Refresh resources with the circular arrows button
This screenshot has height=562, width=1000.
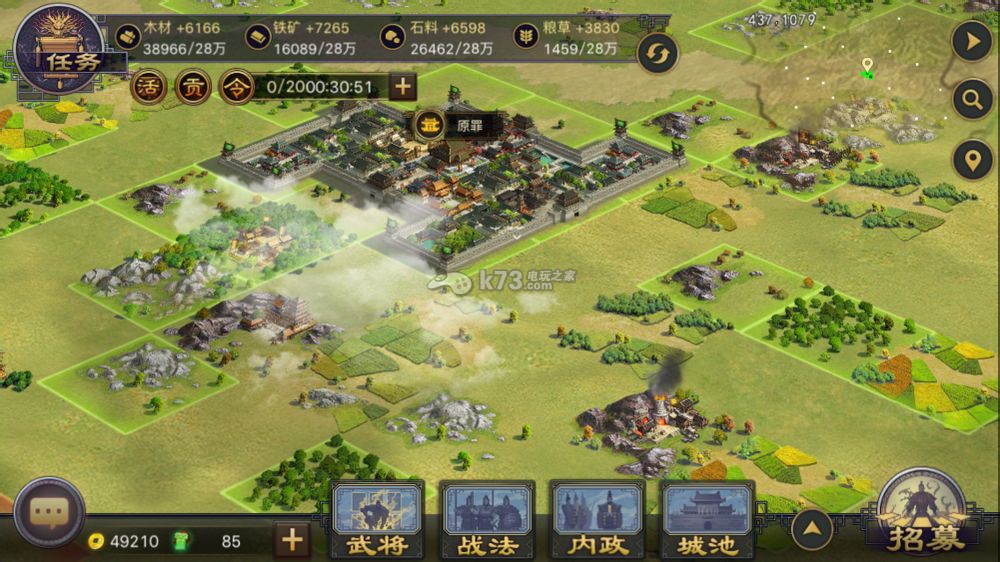656,53
